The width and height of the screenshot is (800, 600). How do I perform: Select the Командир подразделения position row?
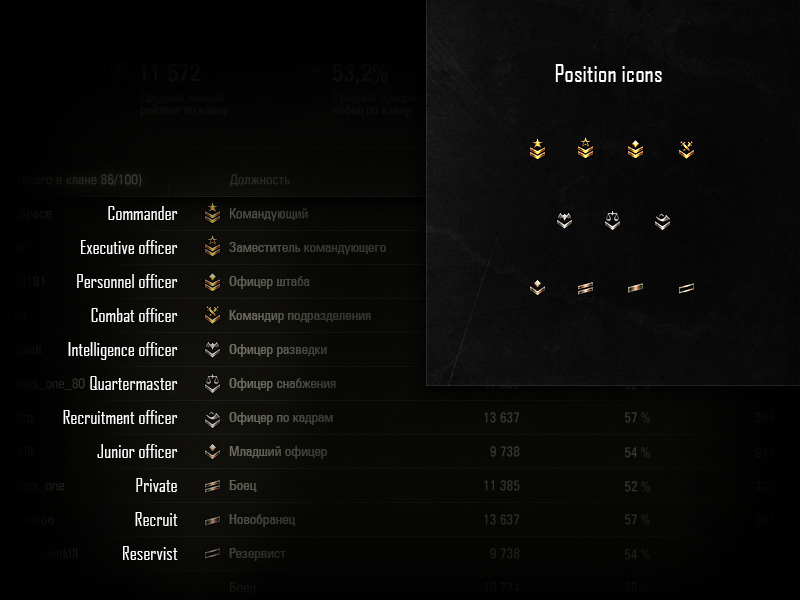[299, 316]
